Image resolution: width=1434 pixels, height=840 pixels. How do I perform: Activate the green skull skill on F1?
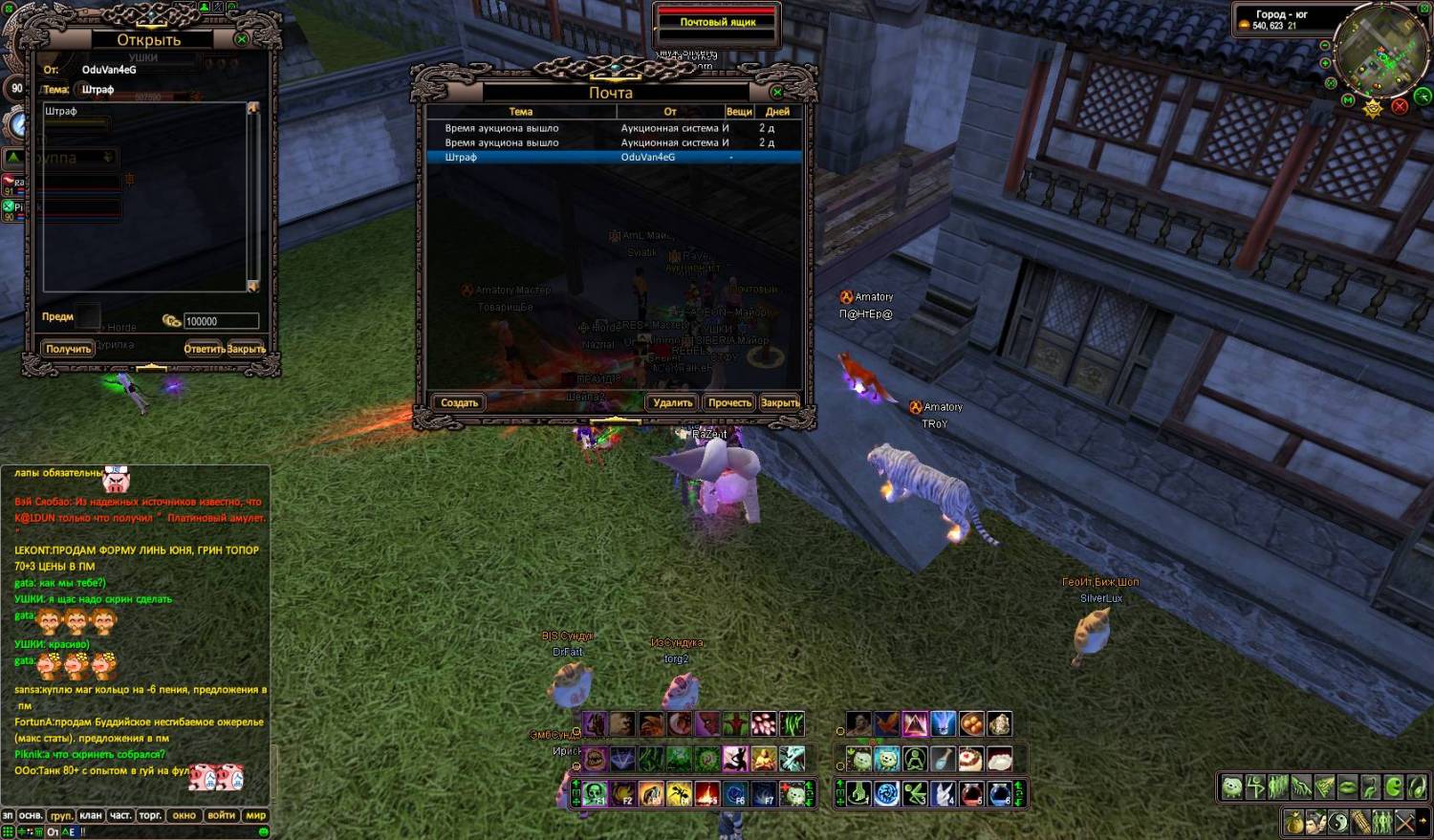click(595, 793)
